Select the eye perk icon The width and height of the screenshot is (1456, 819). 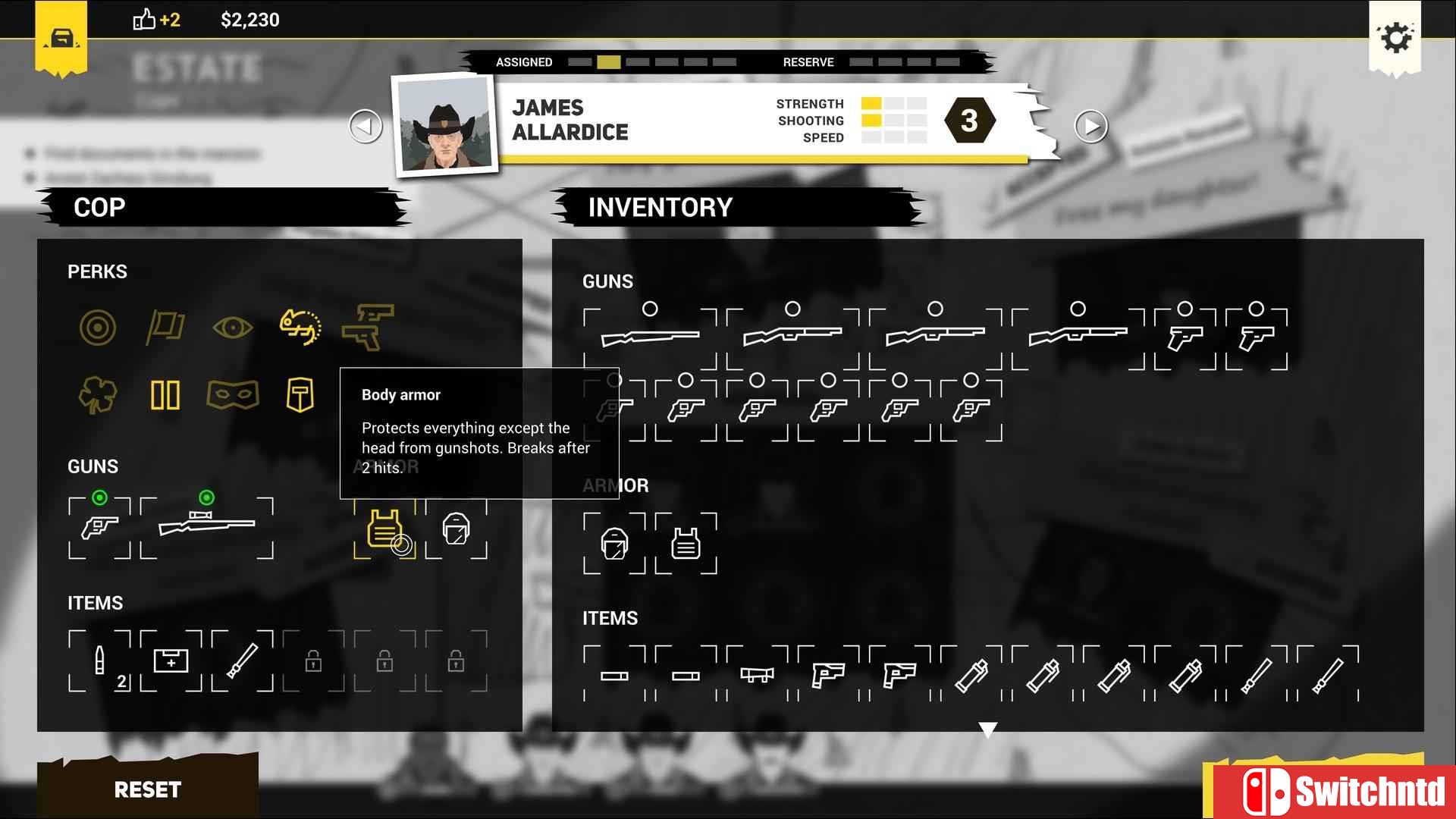click(233, 328)
